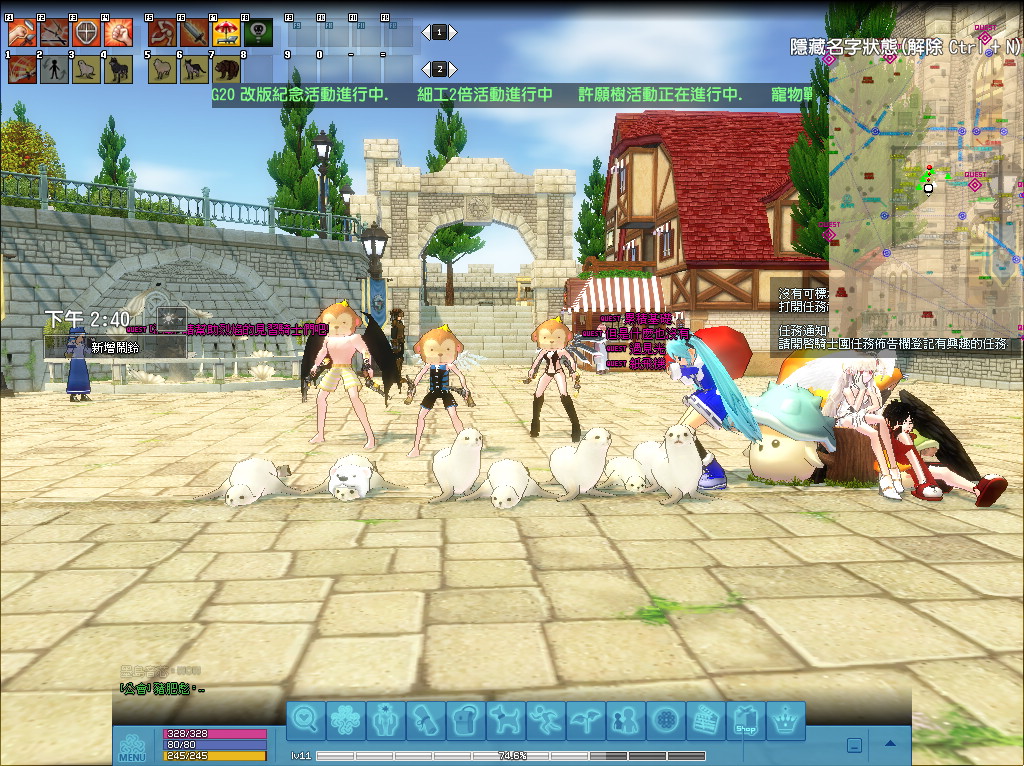Activate the sword skill on F6
This screenshot has height=766, width=1024.
[193, 33]
